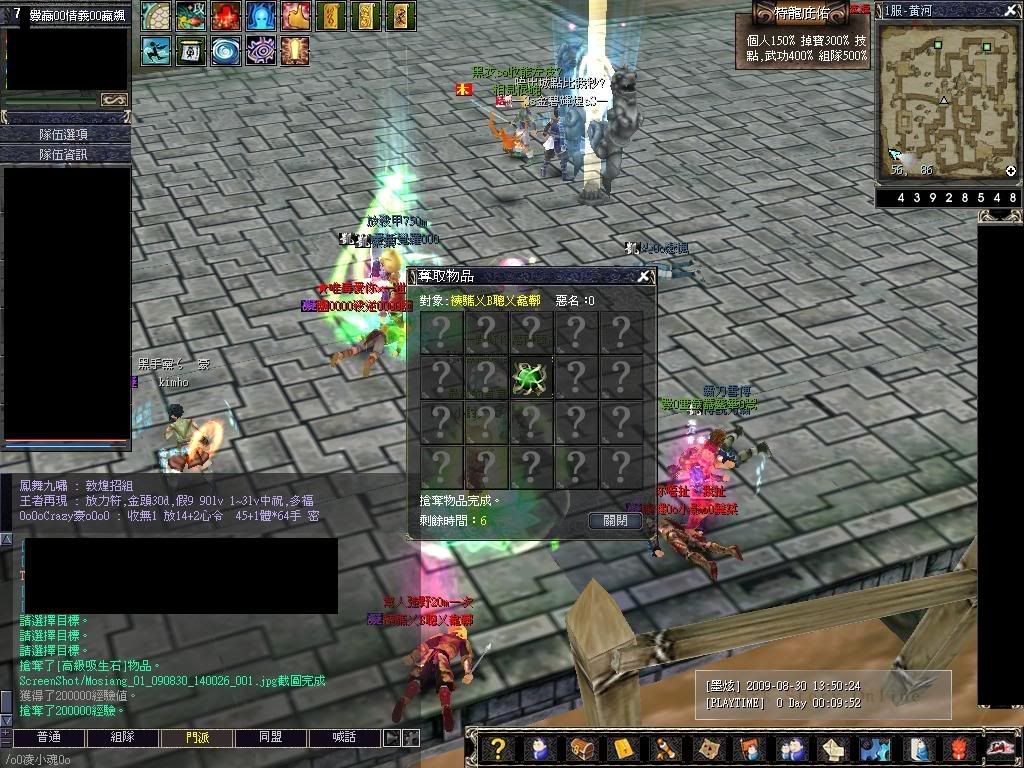Image resolution: width=1024 pixels, height=768 pixels.
Task: Open the 隊伍選項 party options
Action: [65, 134]
